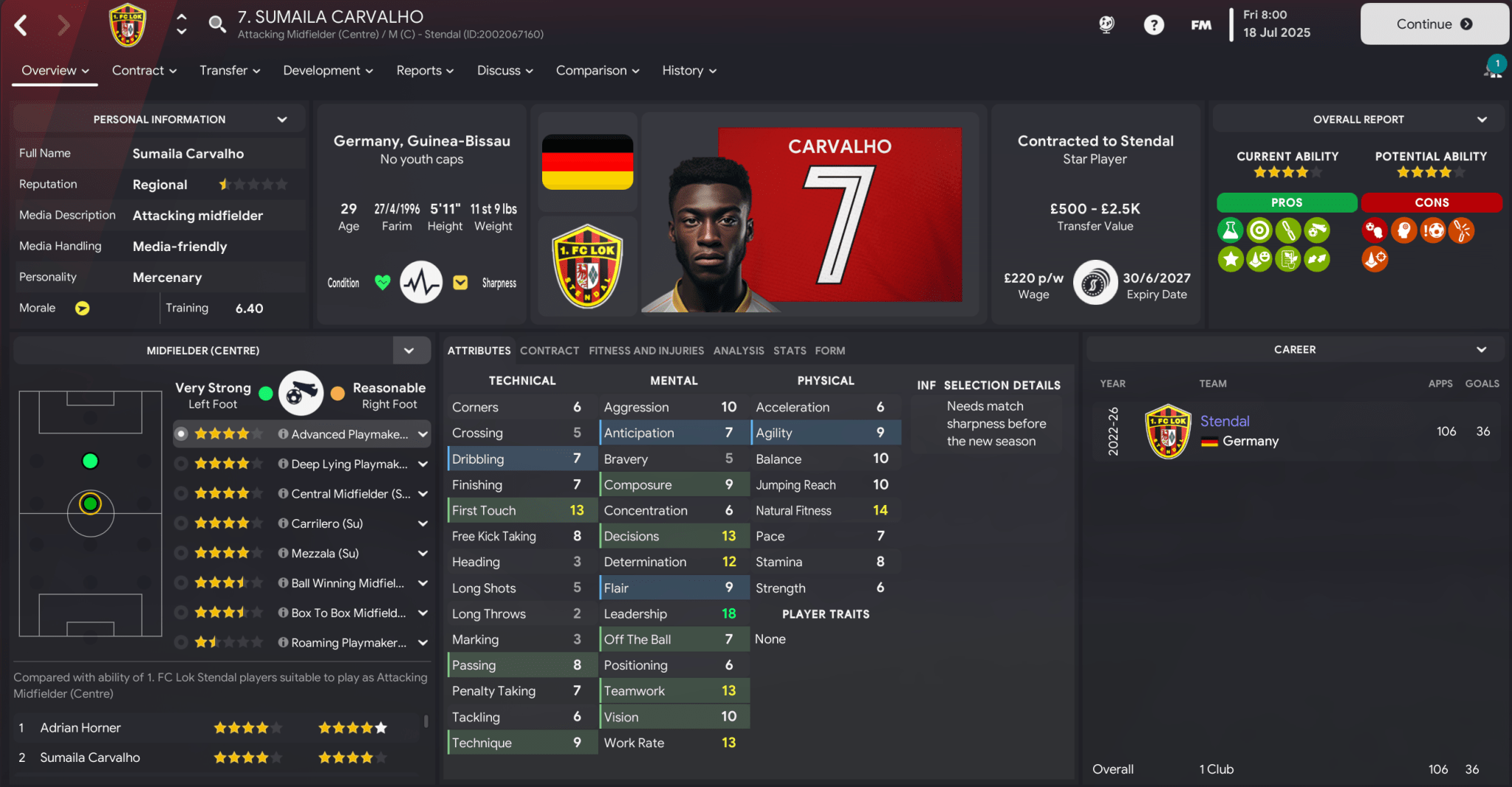This screenshot has width=1512, height=787.
Task: Select the Carrilero role radio button
Action: coord(182,523)
